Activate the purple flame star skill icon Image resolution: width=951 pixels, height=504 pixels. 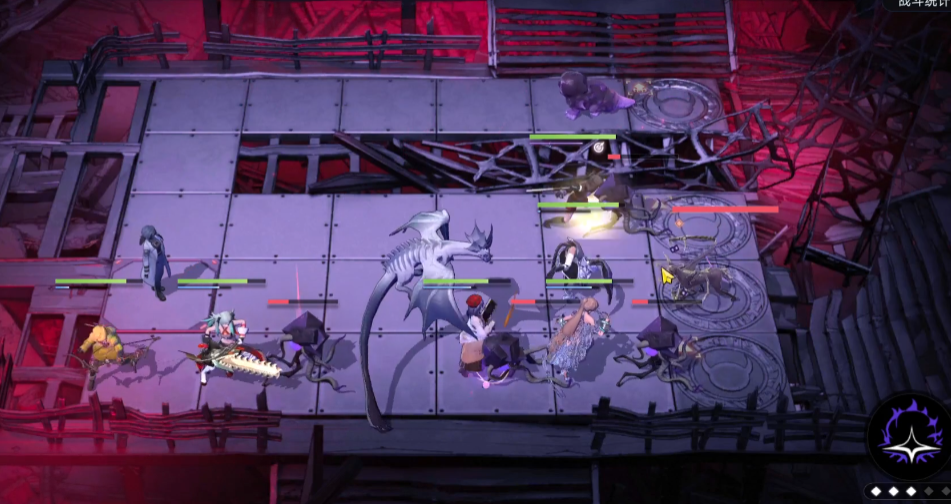coord(910,439)
